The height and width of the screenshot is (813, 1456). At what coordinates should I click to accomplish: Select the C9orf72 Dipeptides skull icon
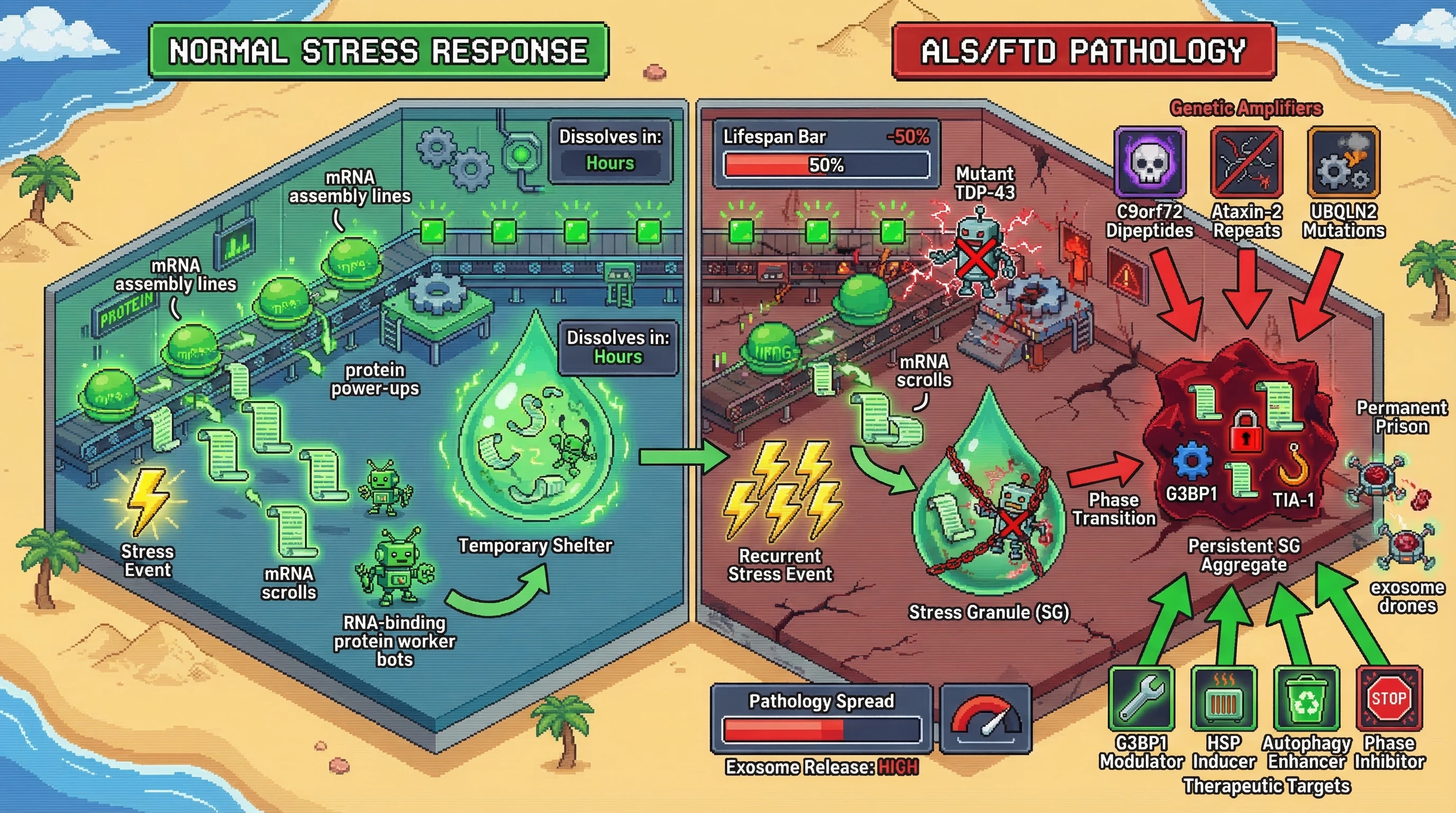(x=1149, y=161)
